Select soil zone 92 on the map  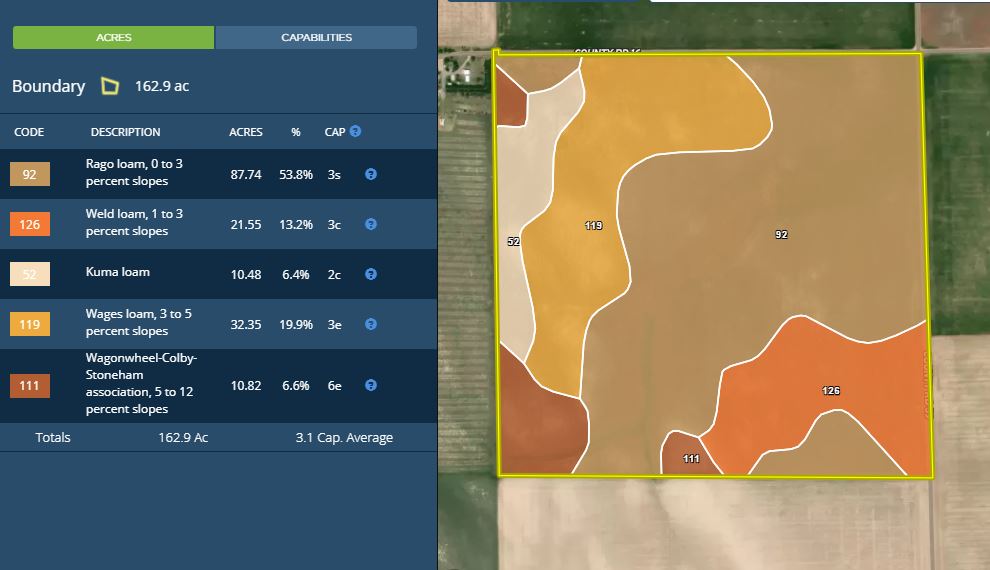[781, 235]
